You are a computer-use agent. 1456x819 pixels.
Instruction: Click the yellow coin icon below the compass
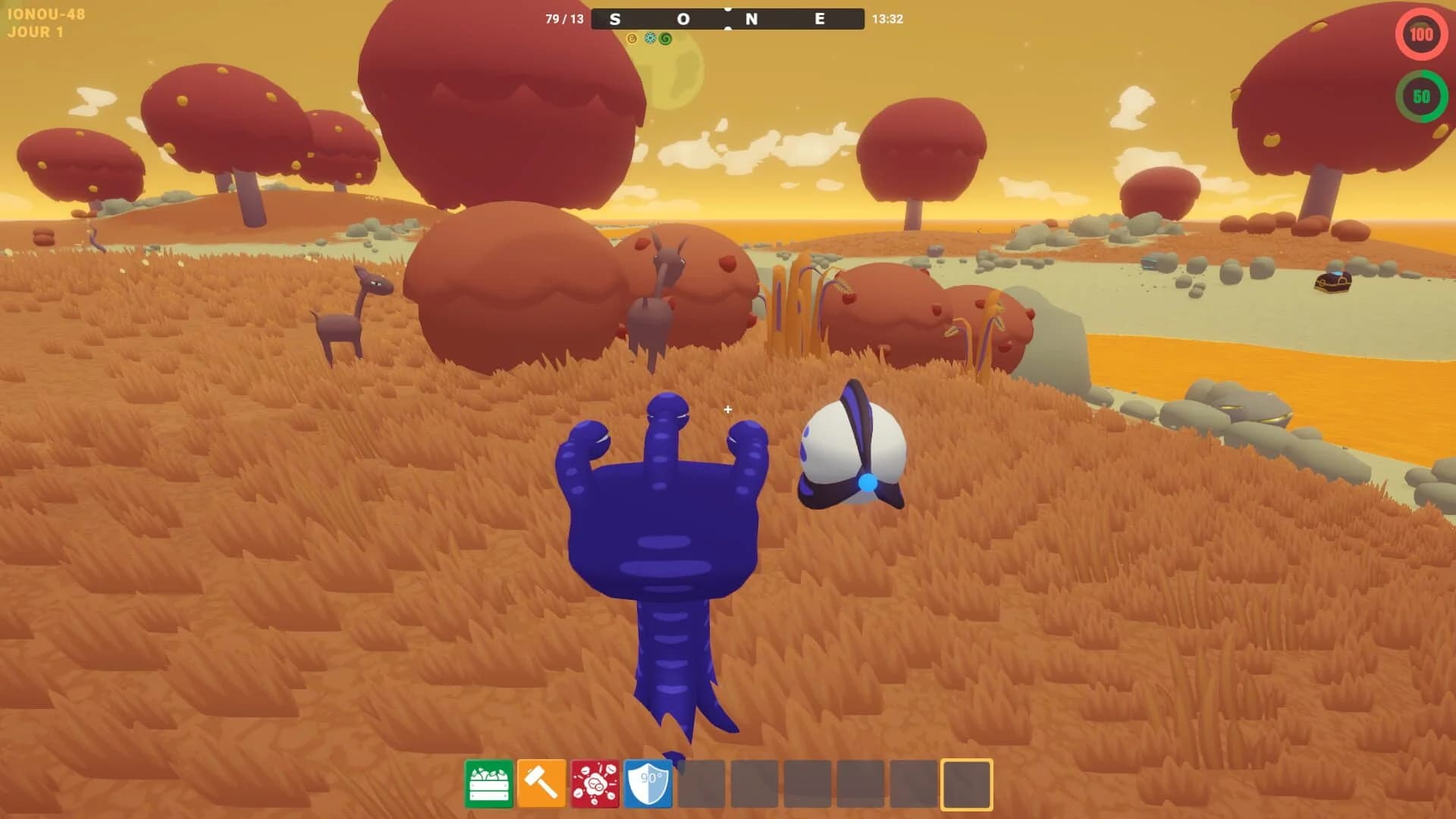tap(632, 38)
